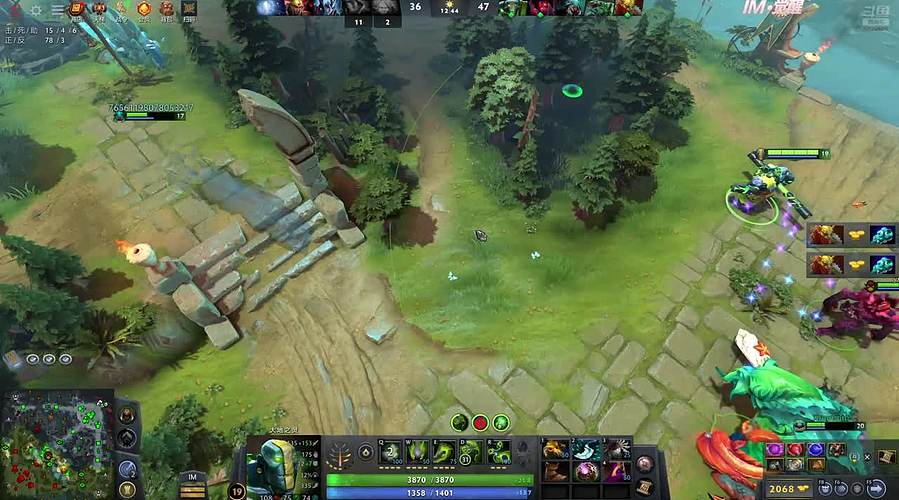Click the Scan radar button beside minimap
The height and width of the screenshot is (500, 899).
[x=128, y=468]
